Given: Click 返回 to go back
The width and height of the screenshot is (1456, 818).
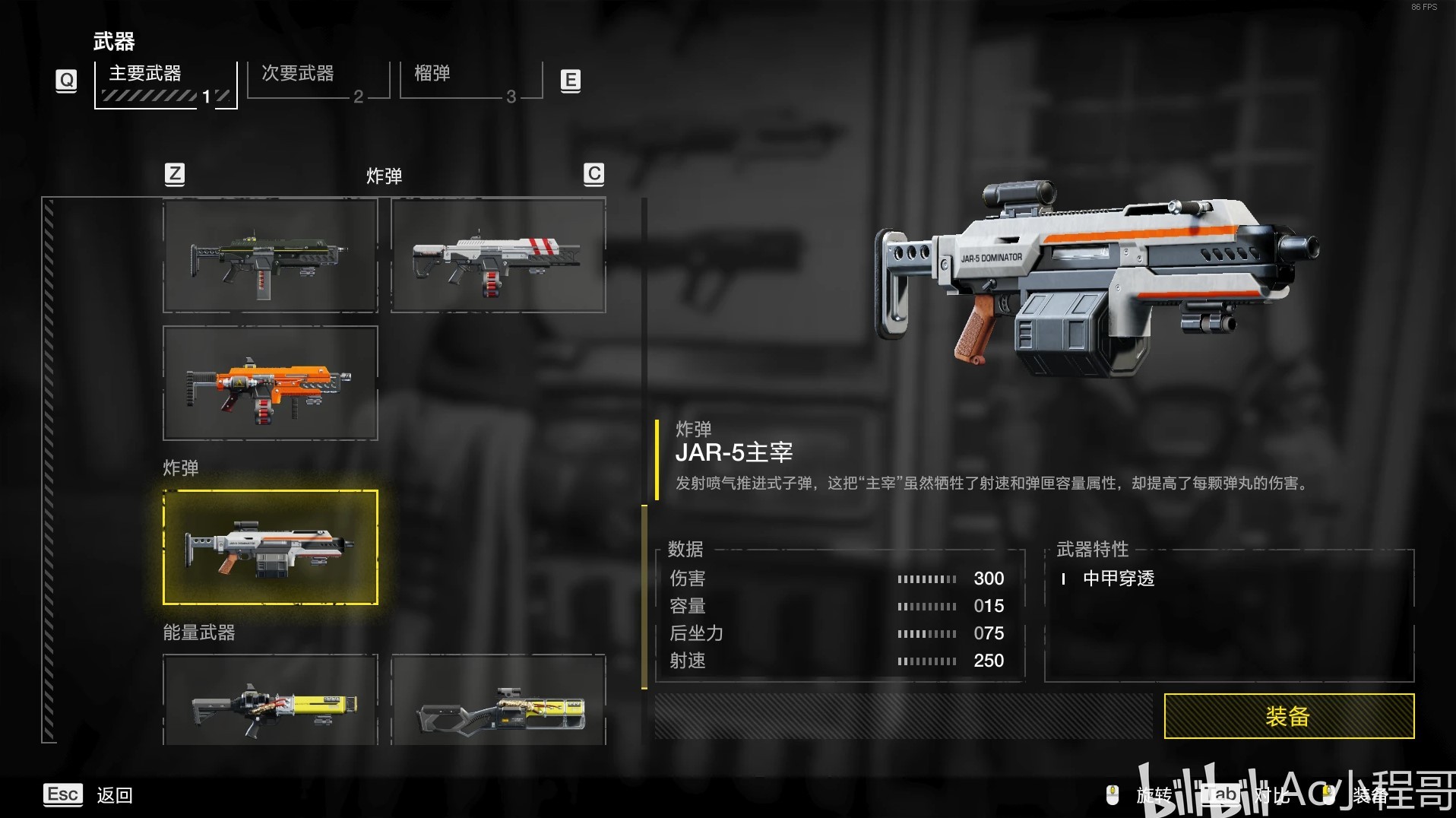Looking at the screenshot, I should pos(114,795).
